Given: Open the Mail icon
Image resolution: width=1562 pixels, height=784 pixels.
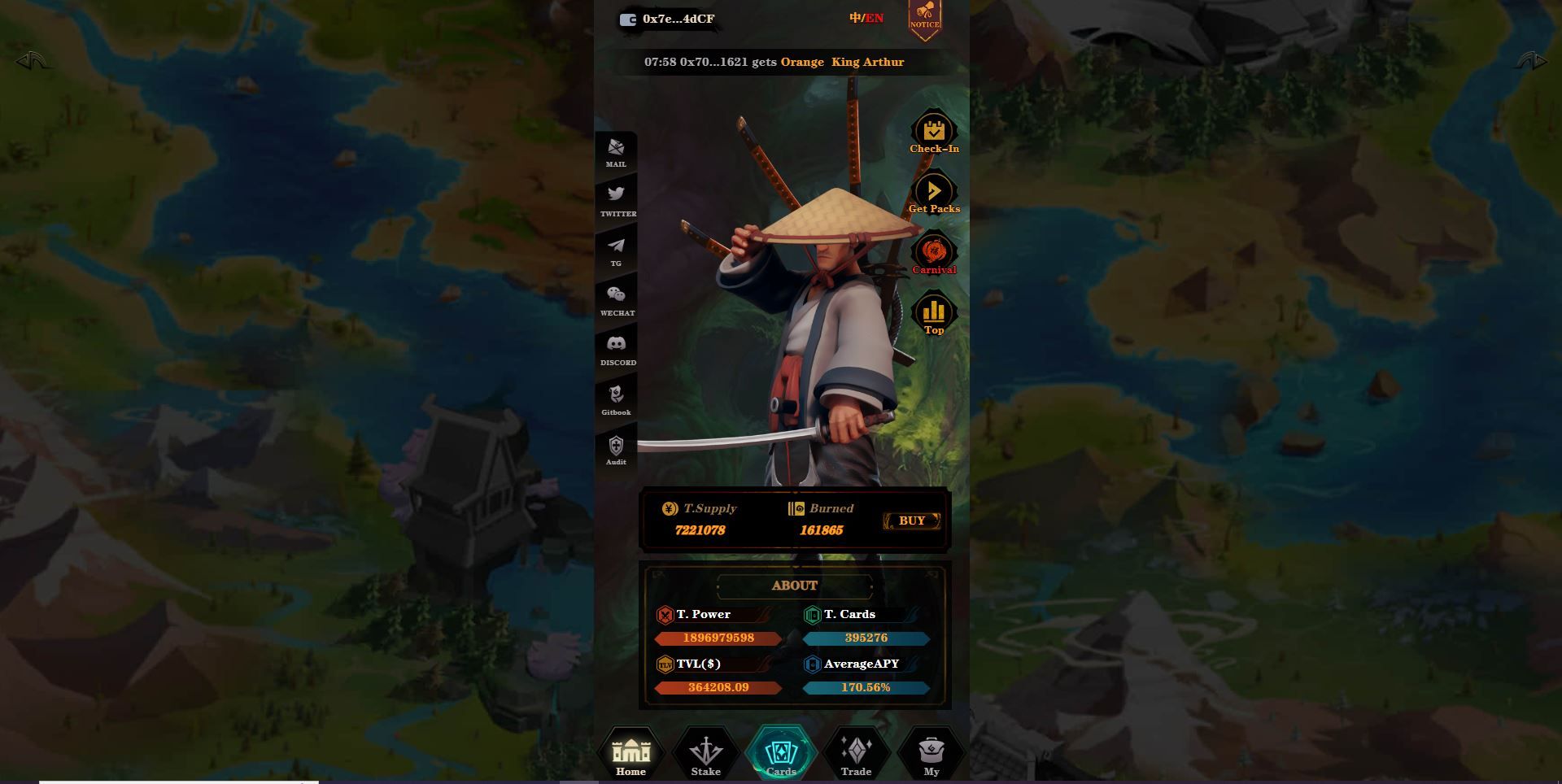Looking at the screenshot, I should tap(616, 151).
